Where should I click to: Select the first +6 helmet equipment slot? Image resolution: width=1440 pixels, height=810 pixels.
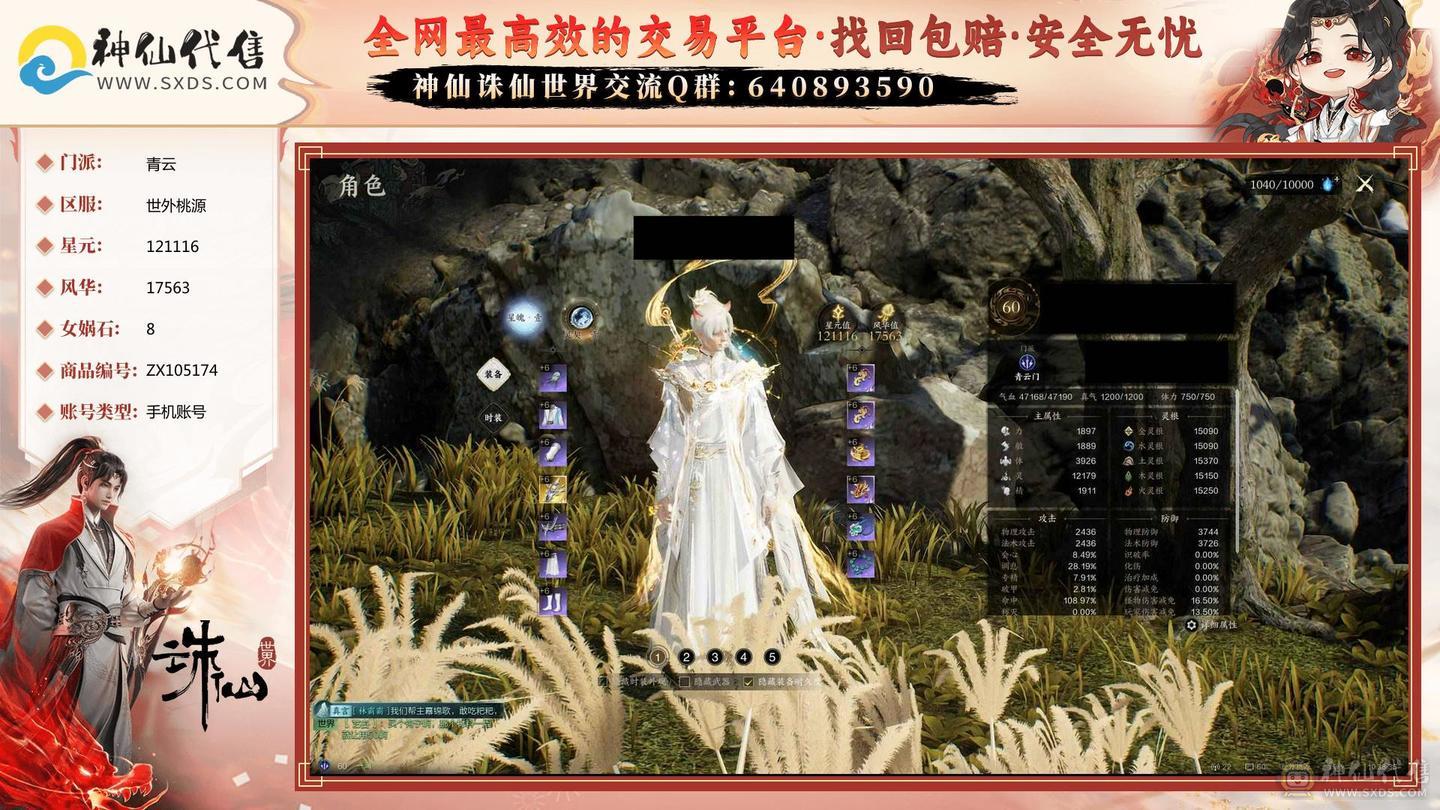(554, 380)
